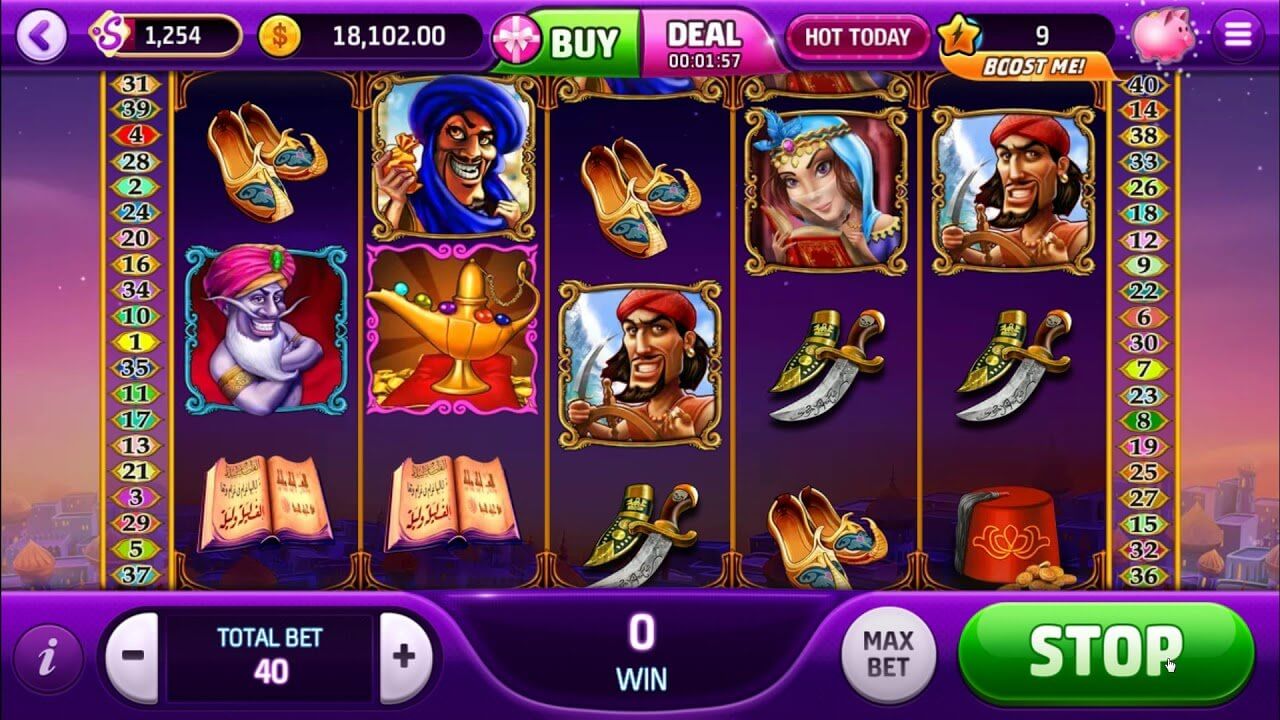Decrease total bet with minus button

point(132,656)
